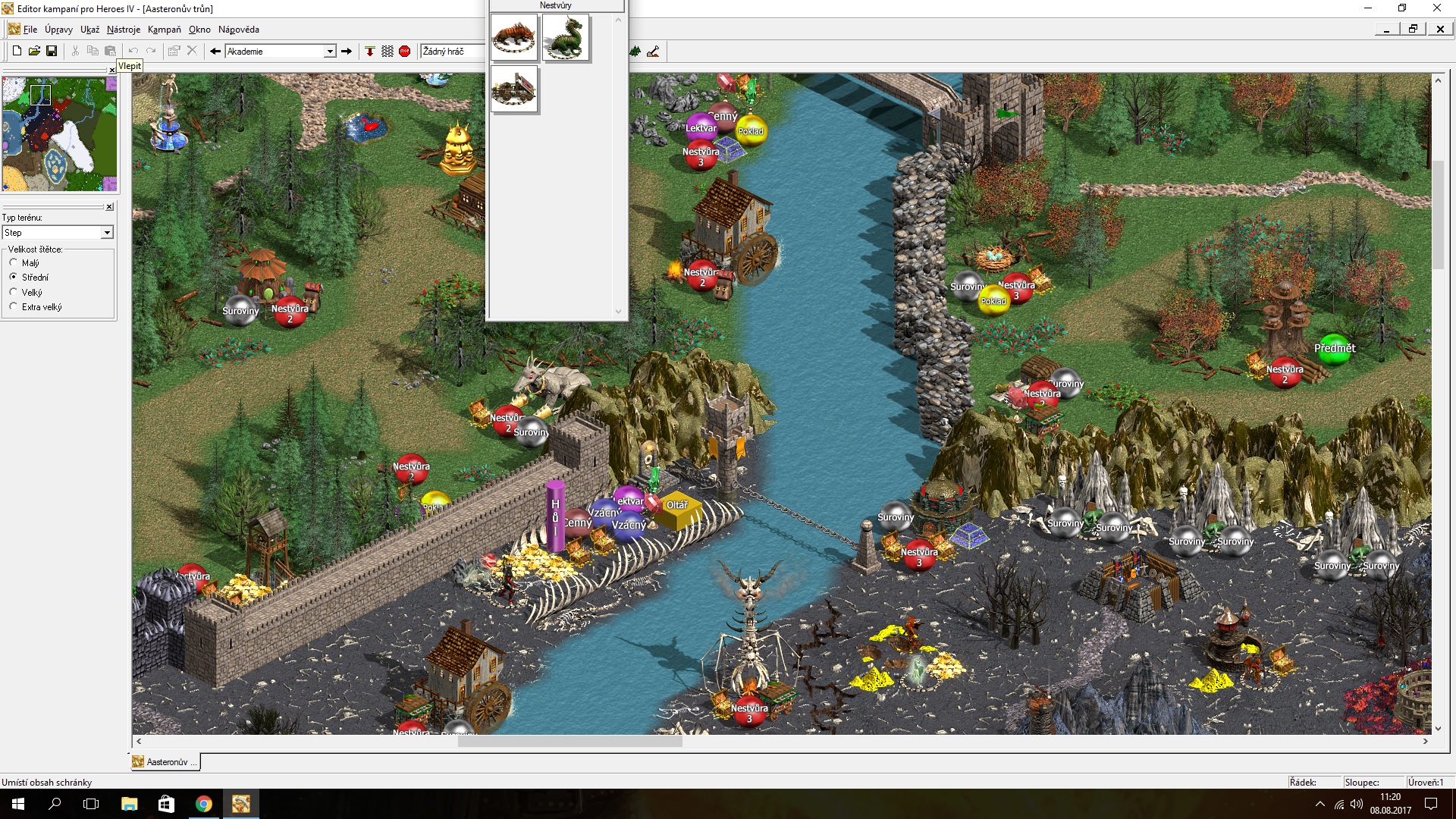Open the Nástroje menu
Image resolution: width=1456 pixels, height=819 pixels.
pos(123,29)
